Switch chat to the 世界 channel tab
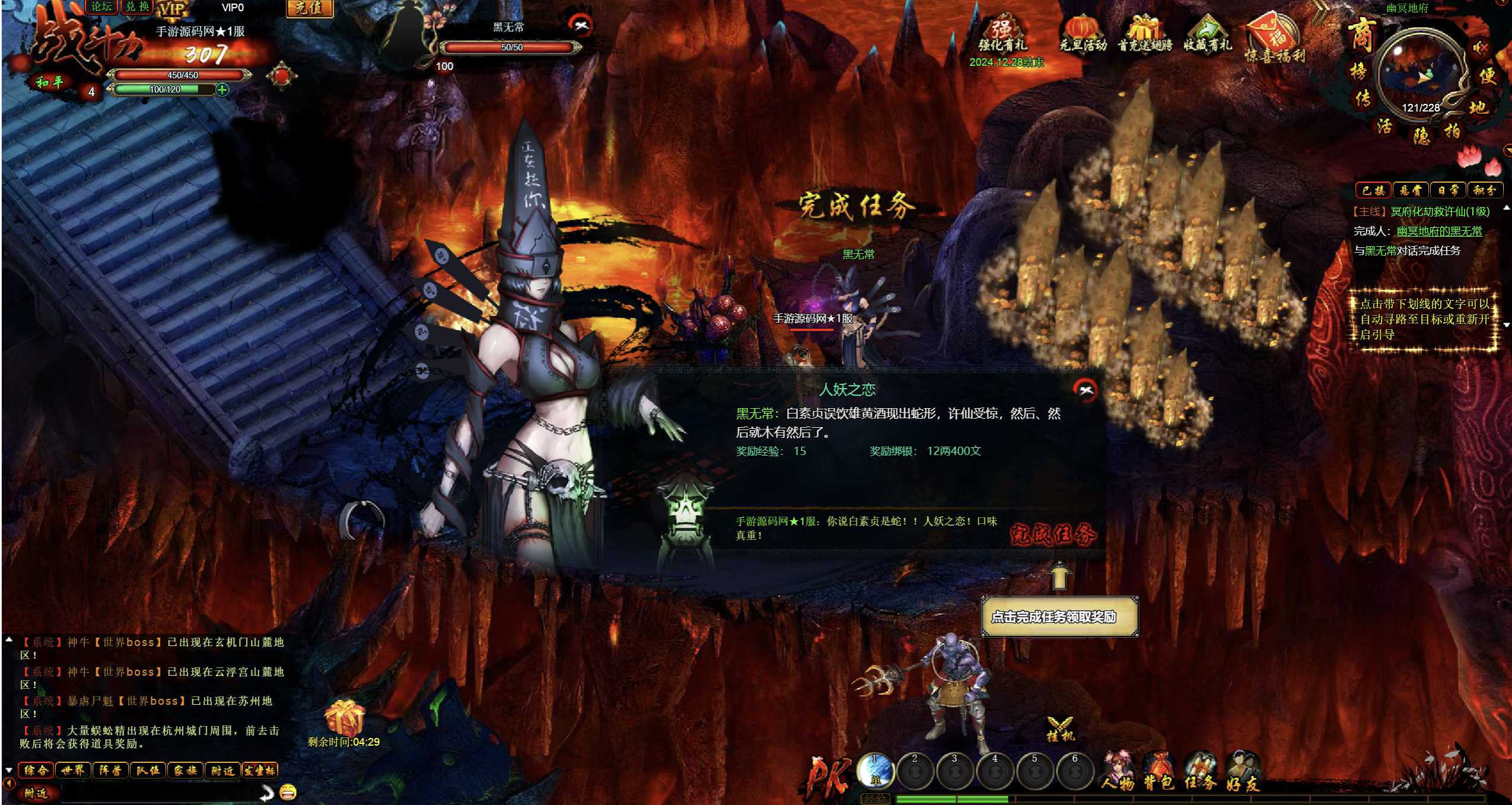The image size is (1512, 805). click(73, 771)
